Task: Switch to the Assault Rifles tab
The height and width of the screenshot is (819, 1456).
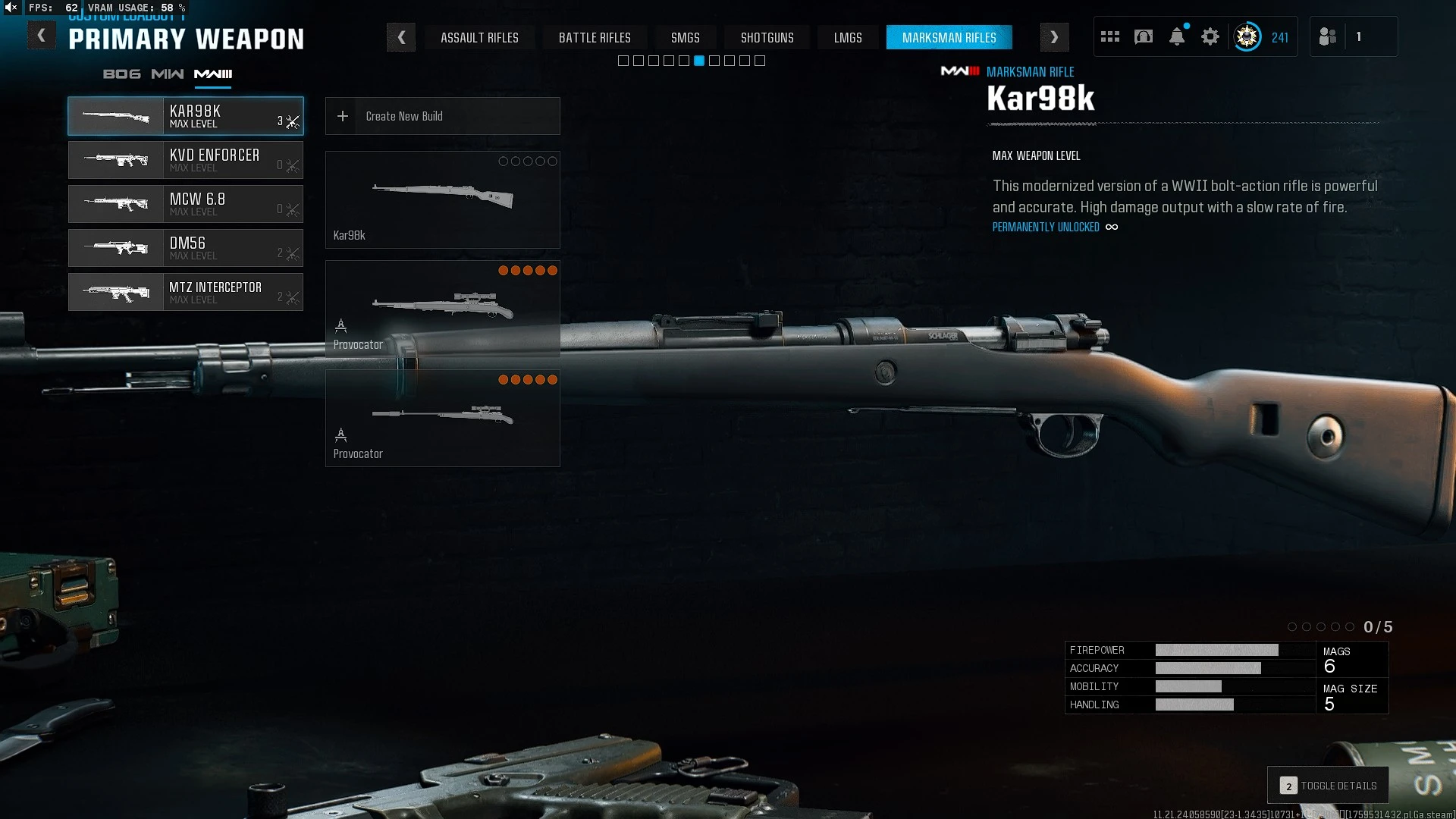Action: coord(479,38)
